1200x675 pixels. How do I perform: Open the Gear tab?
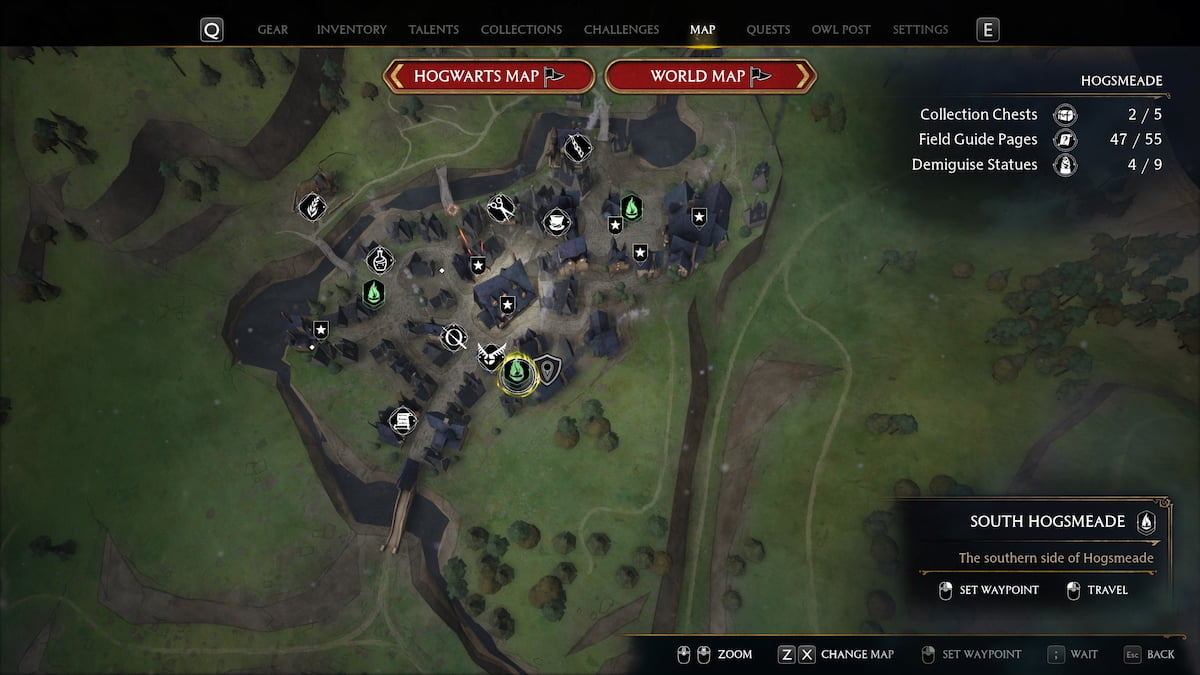coord(274,30)
